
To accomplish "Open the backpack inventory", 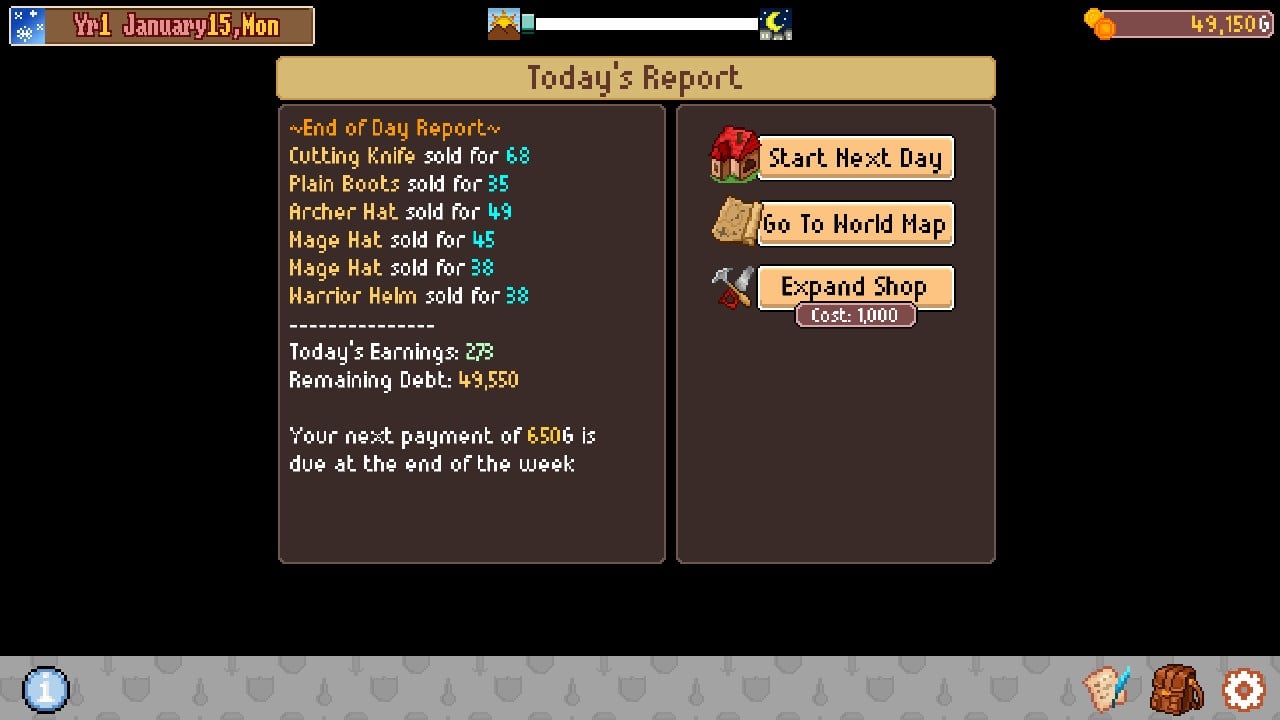I will tap(1176, 689).
